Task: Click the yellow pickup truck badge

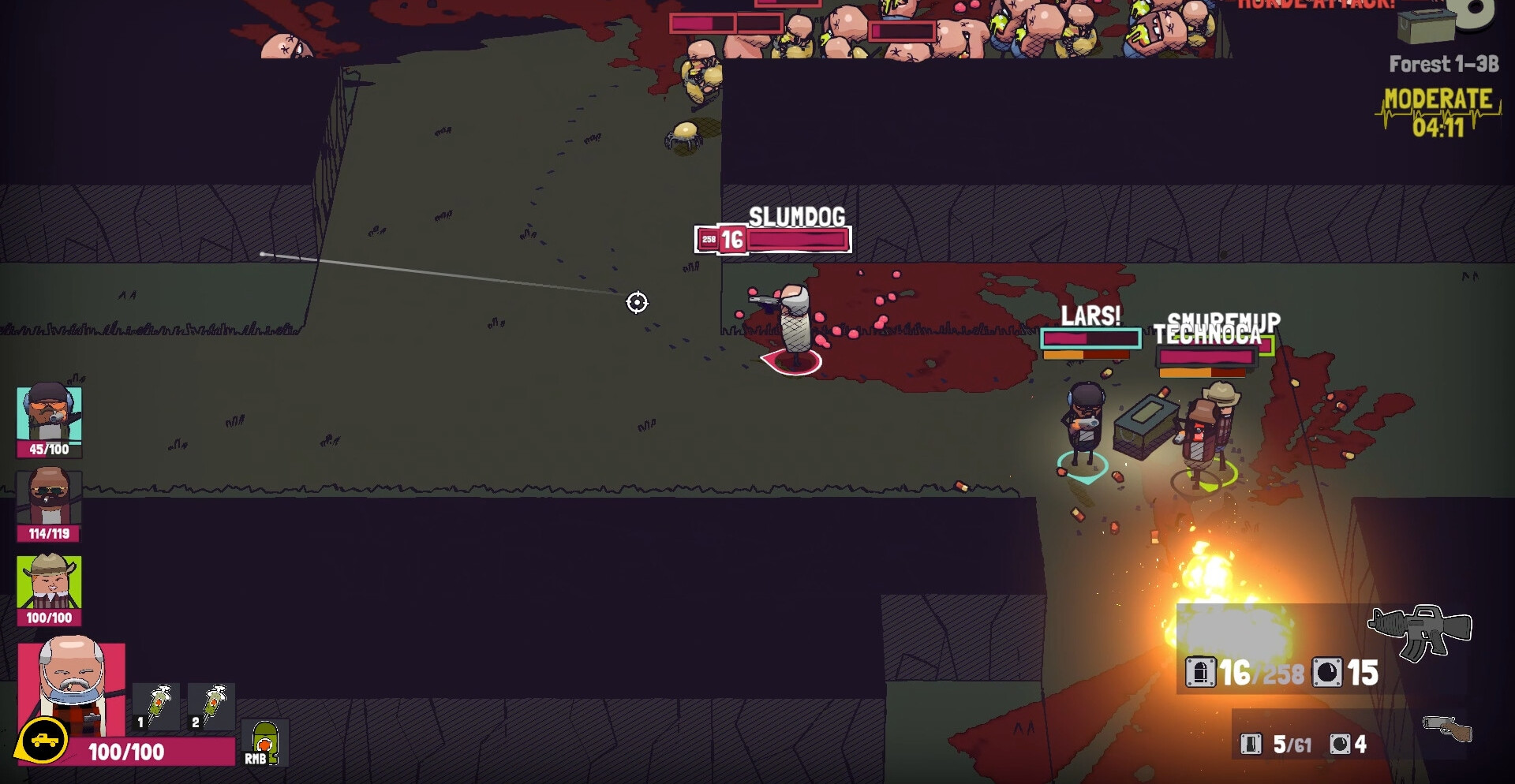Action: 43,741
